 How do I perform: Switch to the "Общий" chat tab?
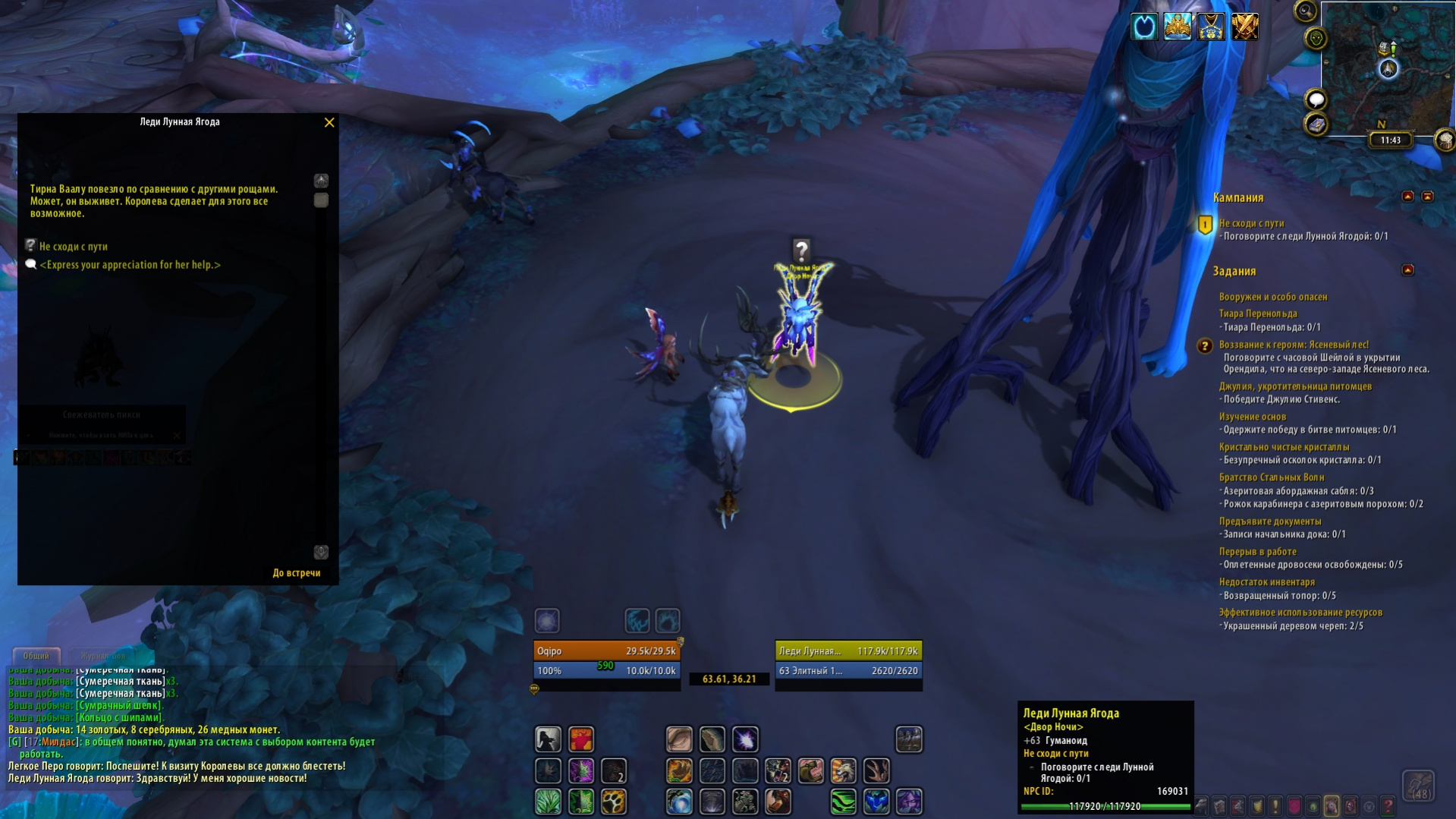(x=36, y=656)
